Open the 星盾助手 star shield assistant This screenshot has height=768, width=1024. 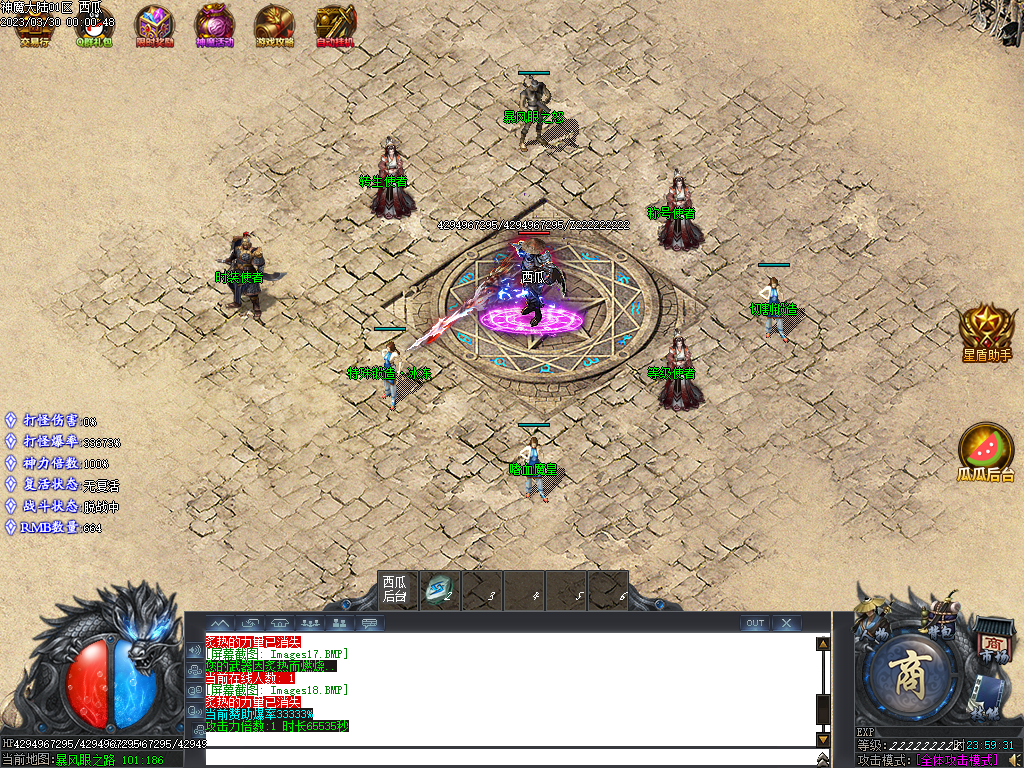pos(987,331)
